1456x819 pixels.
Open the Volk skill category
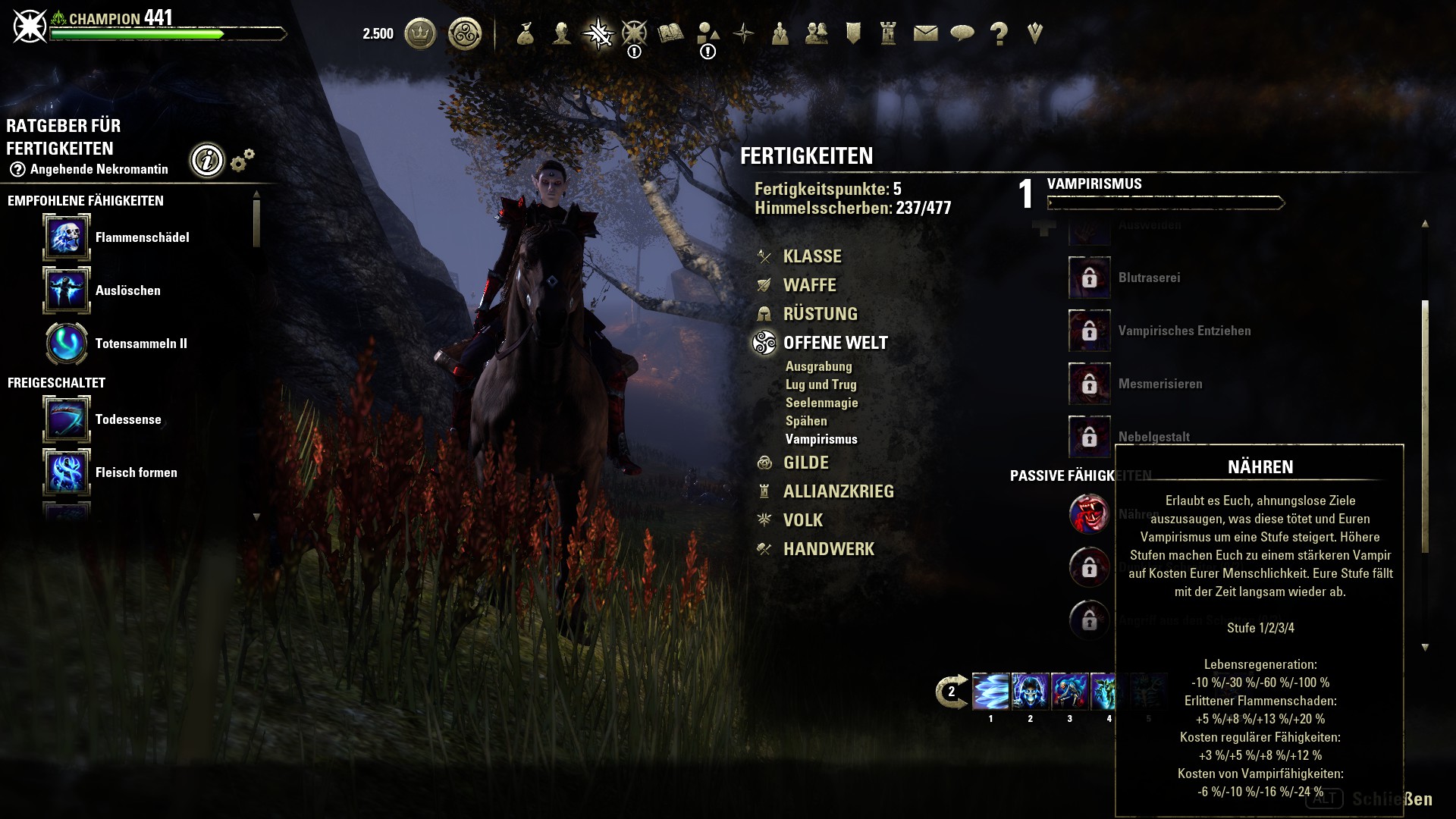[802, 520]
